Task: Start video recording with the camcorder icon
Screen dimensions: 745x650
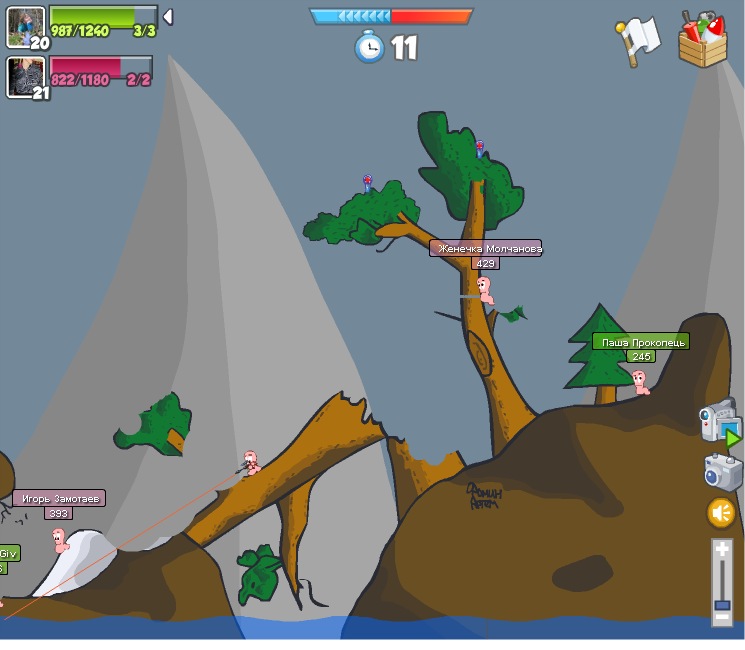Action: [x=720, y=421]
